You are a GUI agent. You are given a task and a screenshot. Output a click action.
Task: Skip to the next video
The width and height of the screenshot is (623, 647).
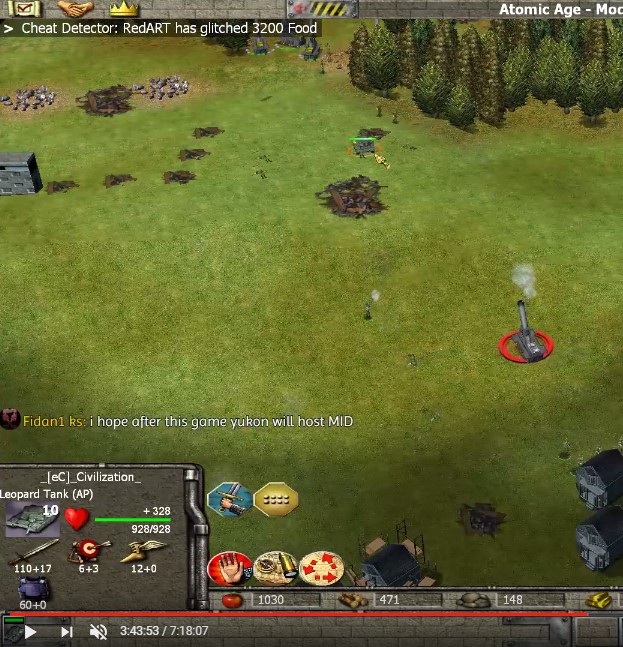click(x=66, y=631)
